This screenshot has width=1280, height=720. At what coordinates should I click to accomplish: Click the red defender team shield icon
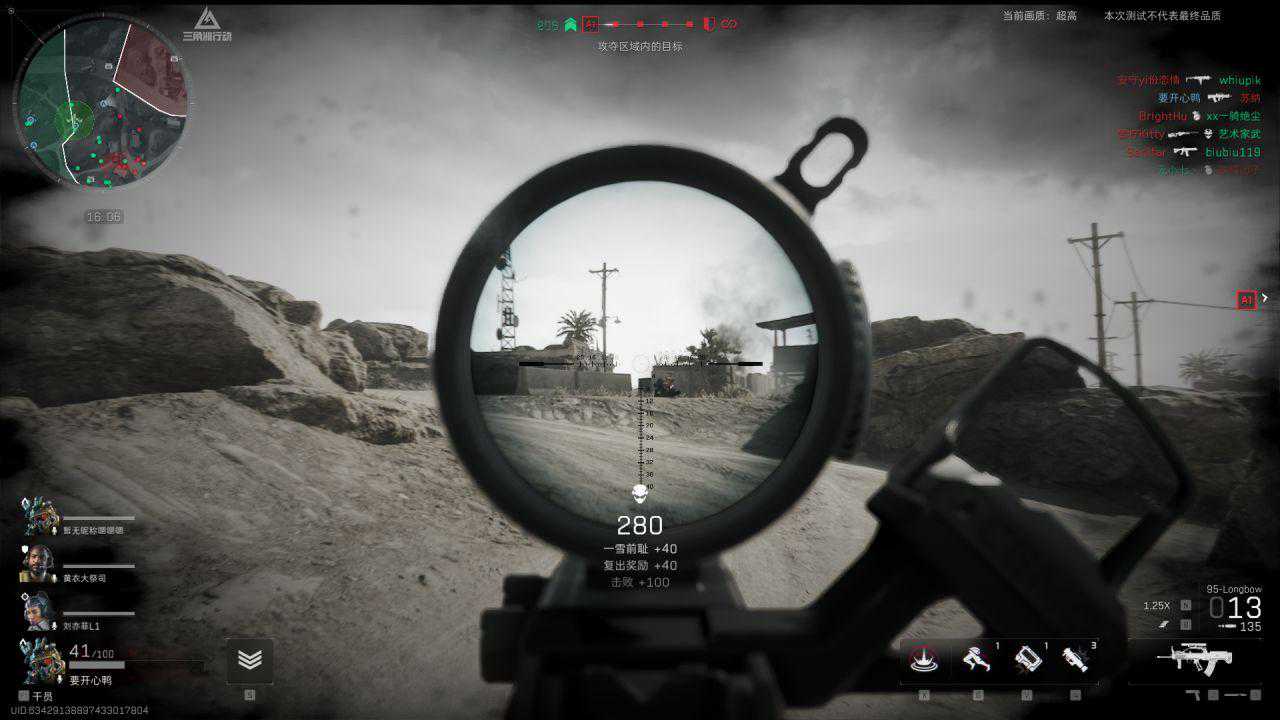(708, 24)
